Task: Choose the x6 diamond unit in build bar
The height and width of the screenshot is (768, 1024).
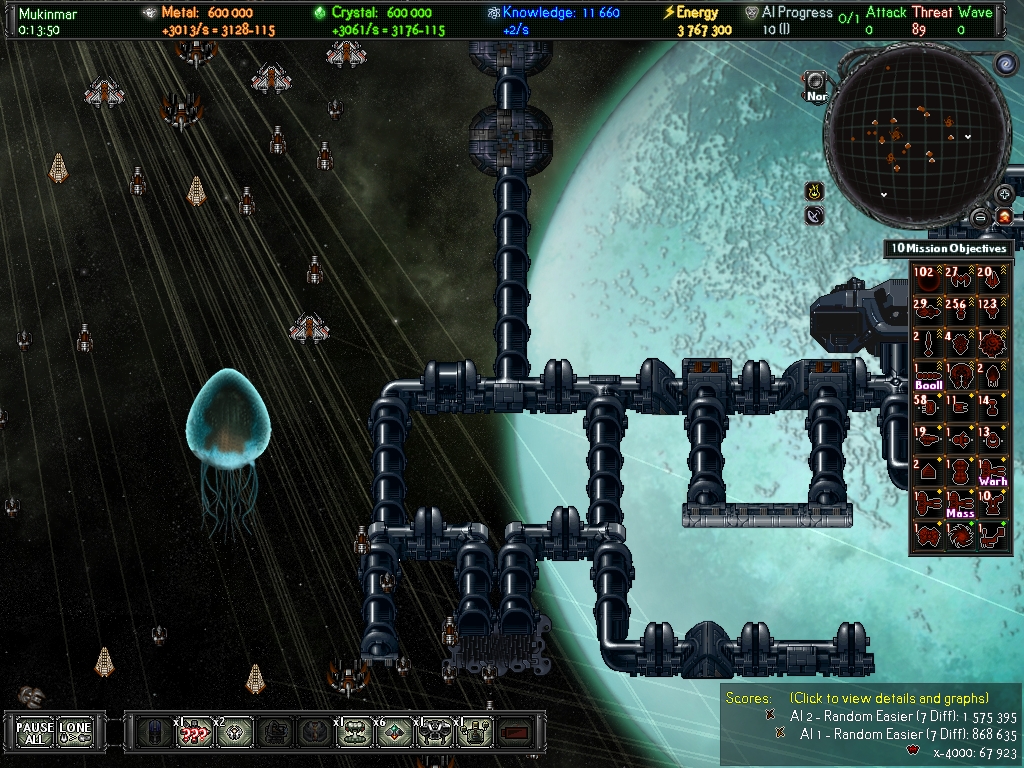Action: pos(395,733)
